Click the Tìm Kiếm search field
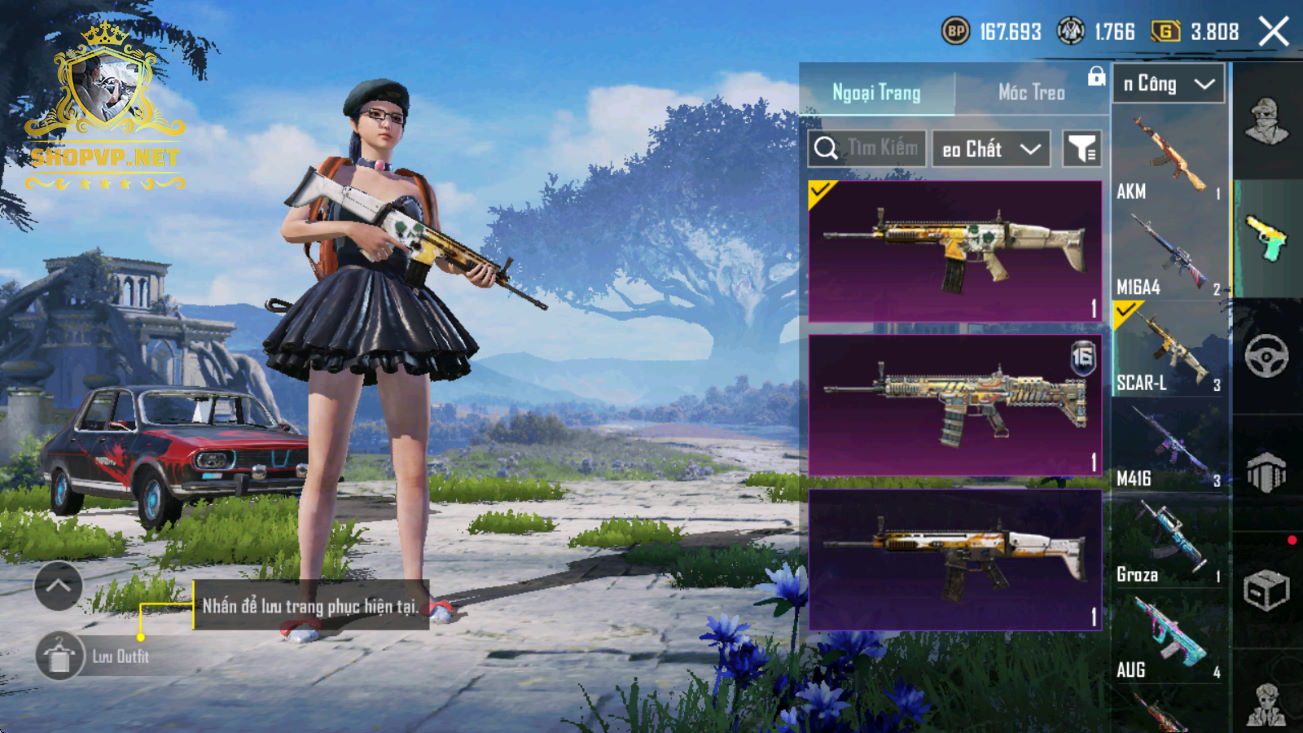Image resolution: width=1303 pixels, height=733 pixels. click(867, 149)
